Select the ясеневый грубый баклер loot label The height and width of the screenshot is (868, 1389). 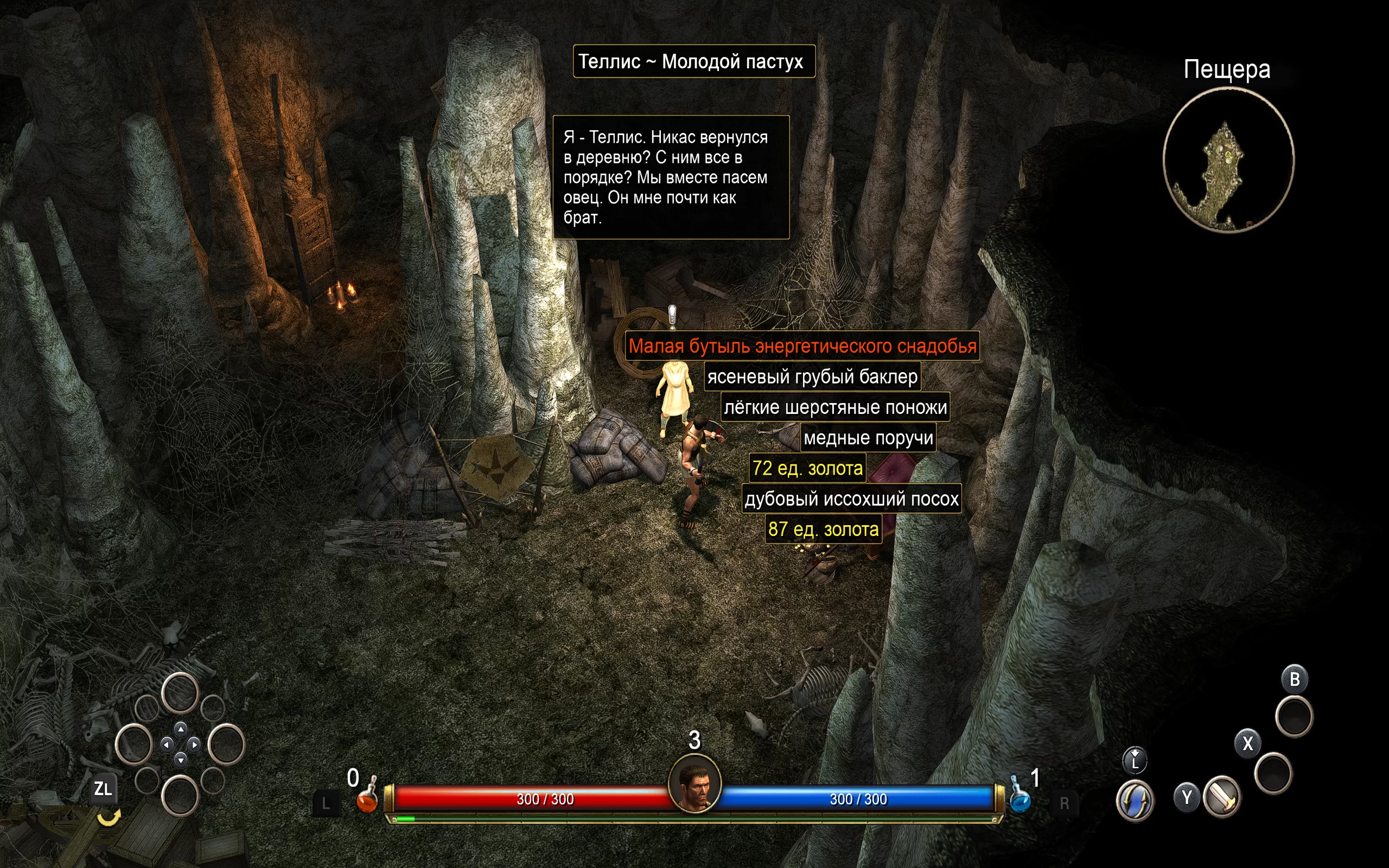[x=812, y=376]
